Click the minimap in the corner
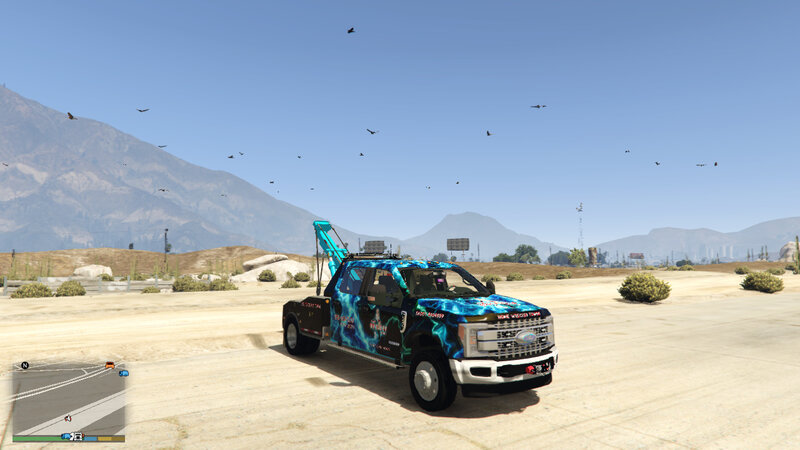 click(x=68, y=398)
